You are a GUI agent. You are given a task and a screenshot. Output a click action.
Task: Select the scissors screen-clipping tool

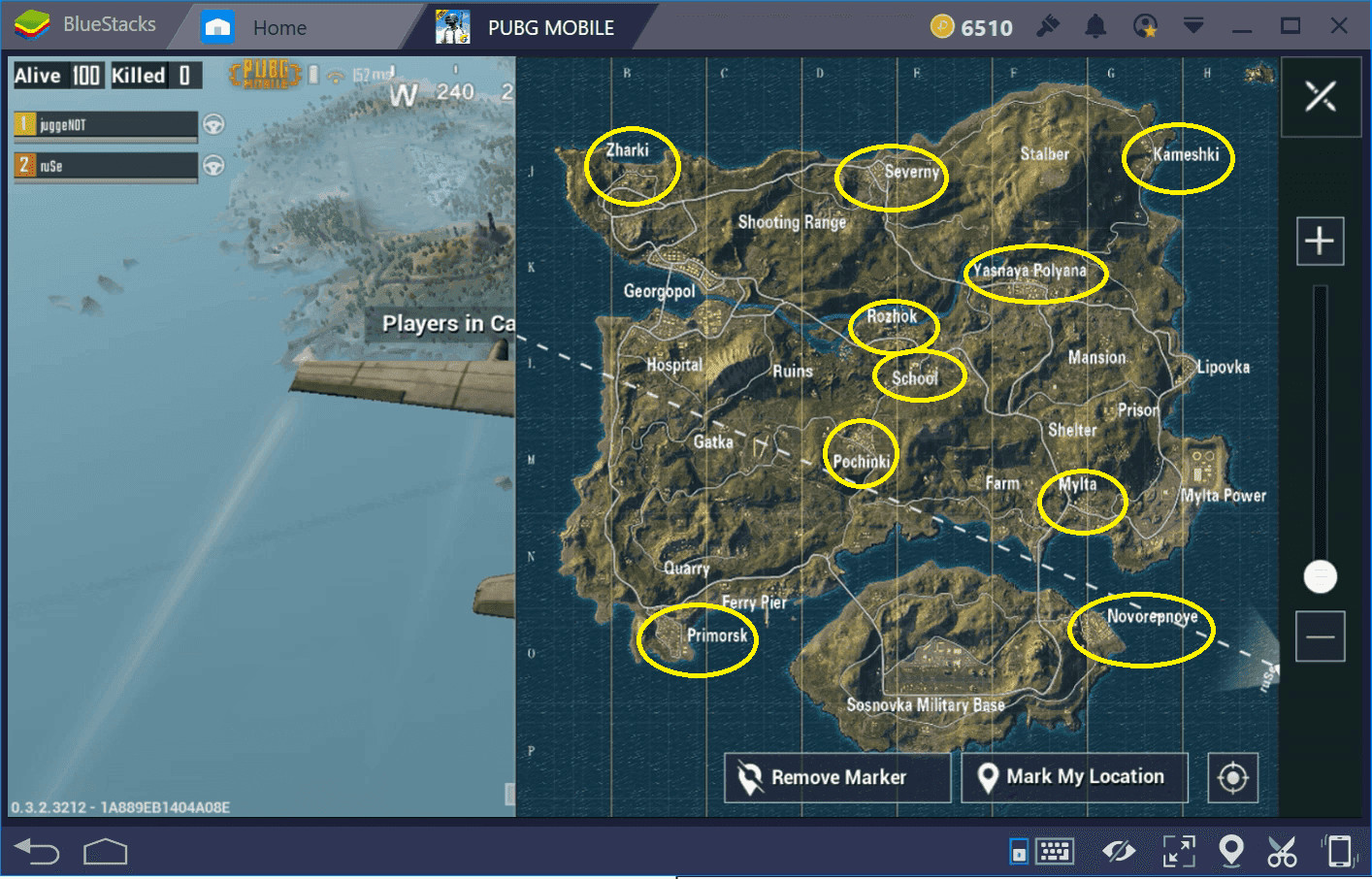[1282, 851]
